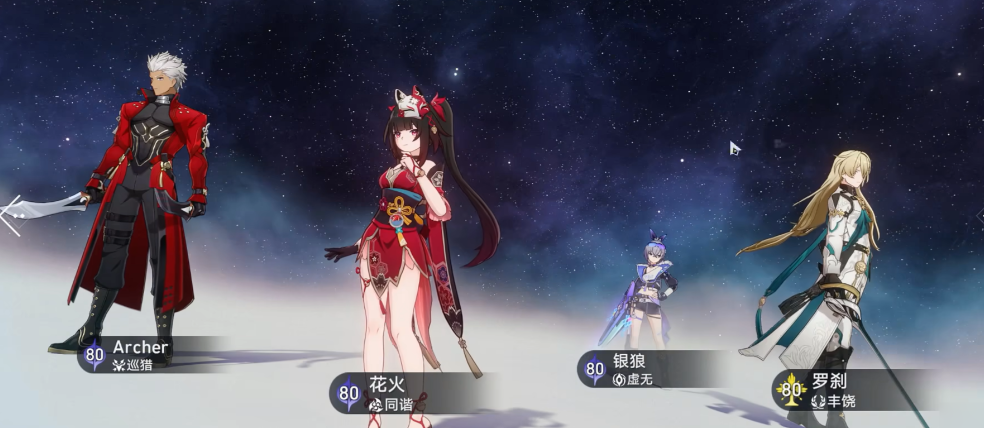
Task: Switch to previous team with left arrow
Action: coord(10,214)
